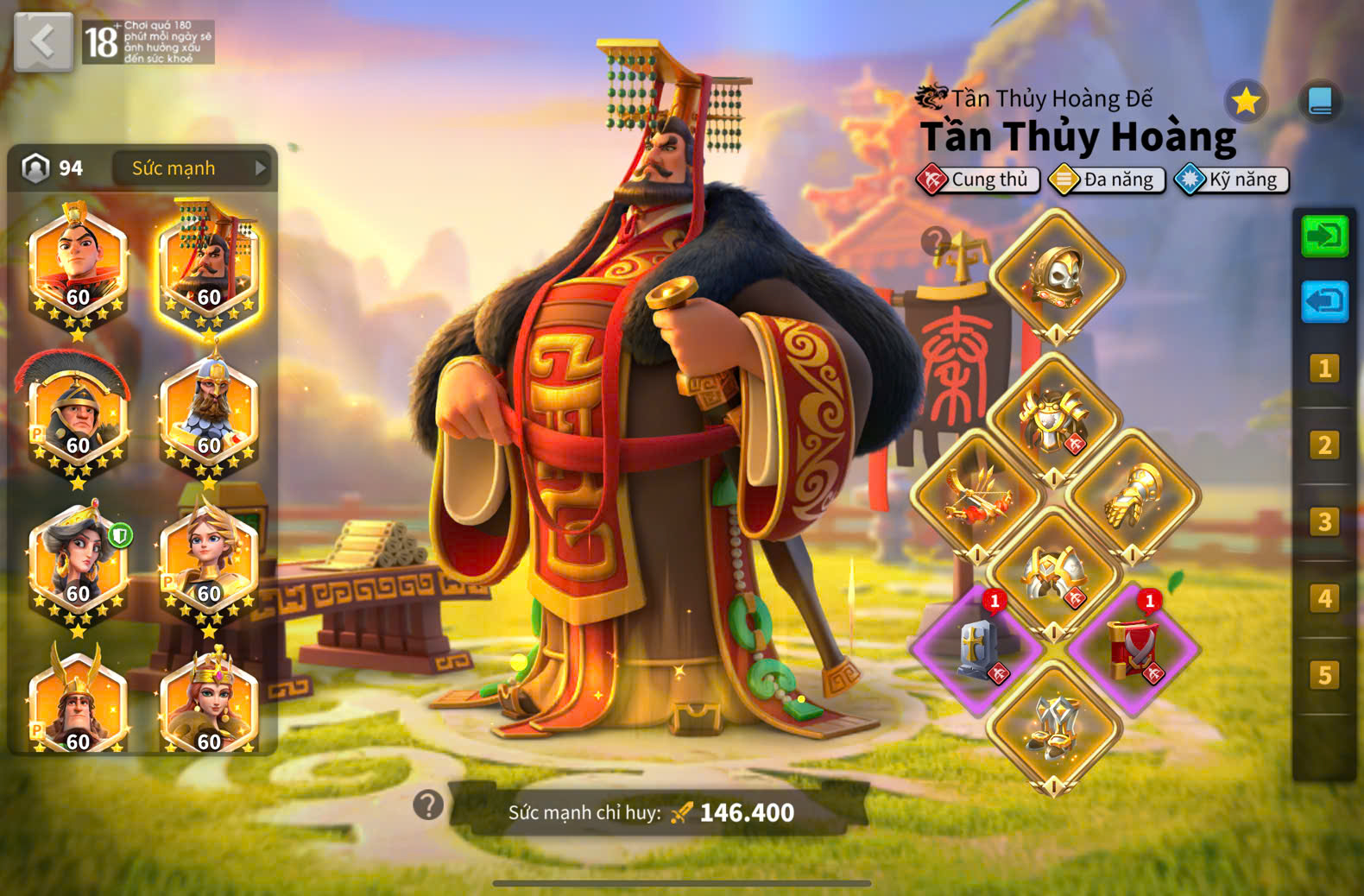This screenshot has width=1364, height=896.
Task: Open the purple red-banner accessory slot
Action: 1133,649
